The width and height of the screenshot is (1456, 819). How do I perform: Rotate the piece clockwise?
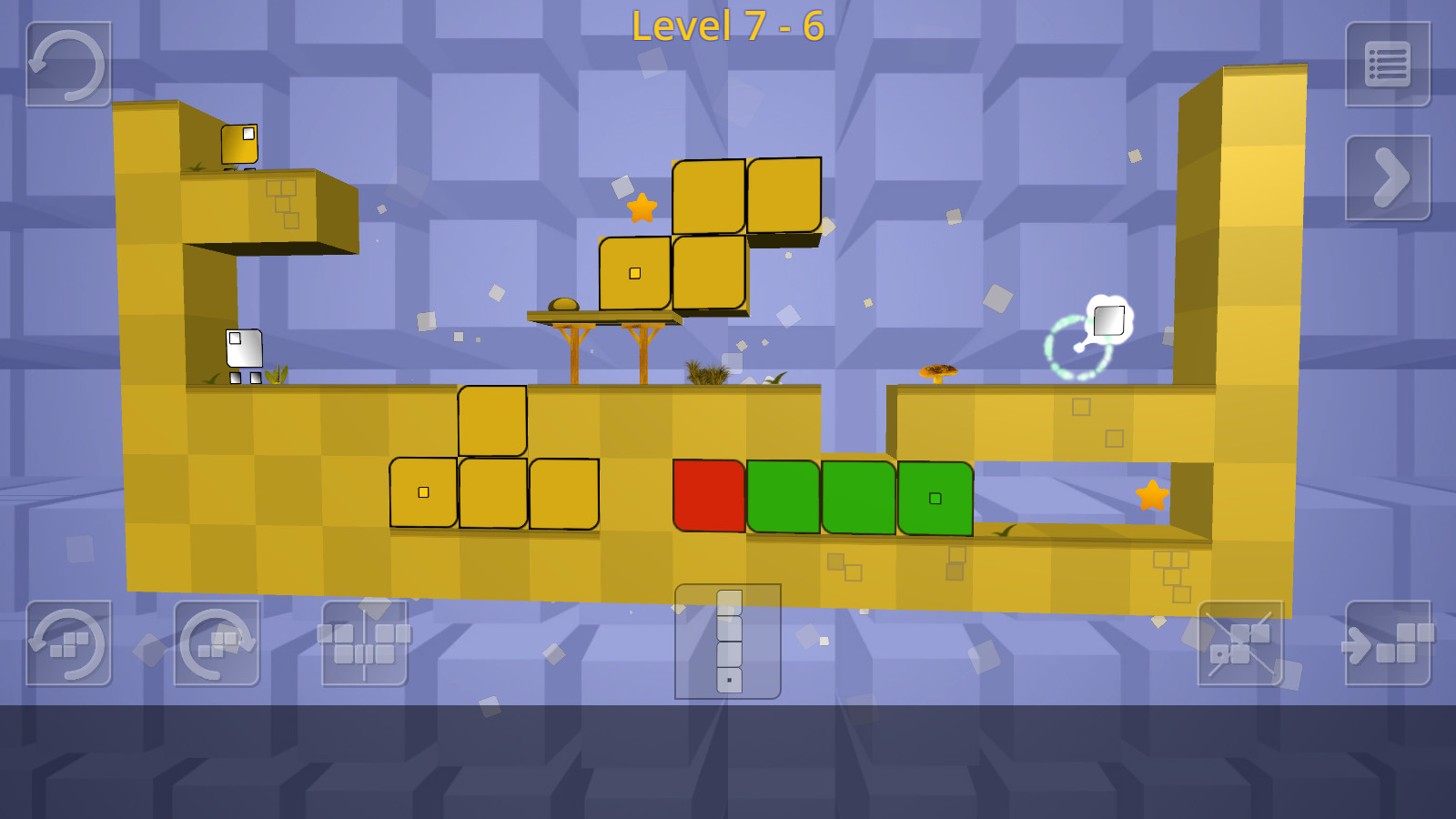click(x=217, y=643)
